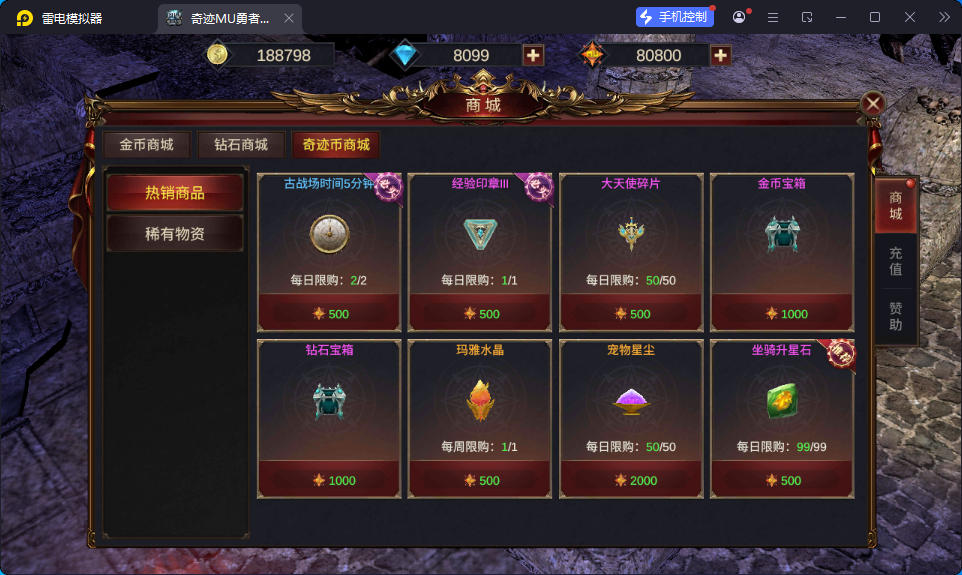962x575 pixels.
Task: Switch to the 赞助 side tab
Action: (x=895, y=317)
